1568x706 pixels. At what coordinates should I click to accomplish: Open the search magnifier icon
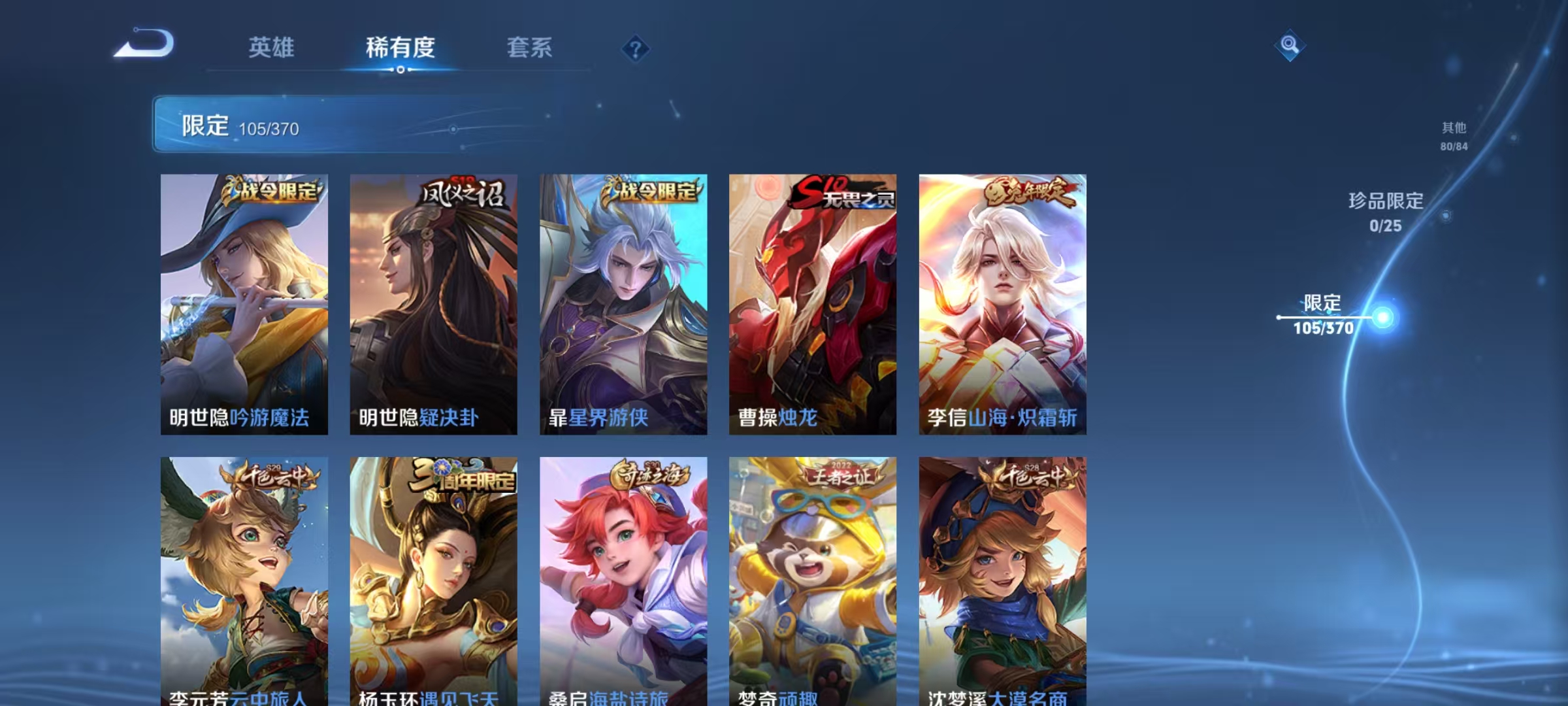[1290, 46]
